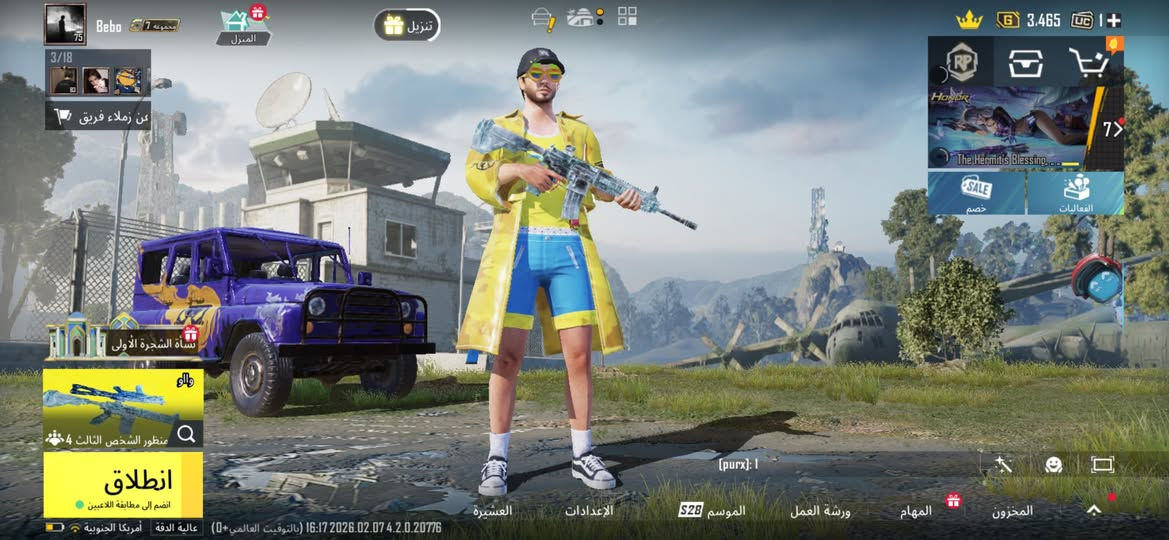Open the العشيرة clan menu
The image size is (1169, 540).
coord(493,511)
